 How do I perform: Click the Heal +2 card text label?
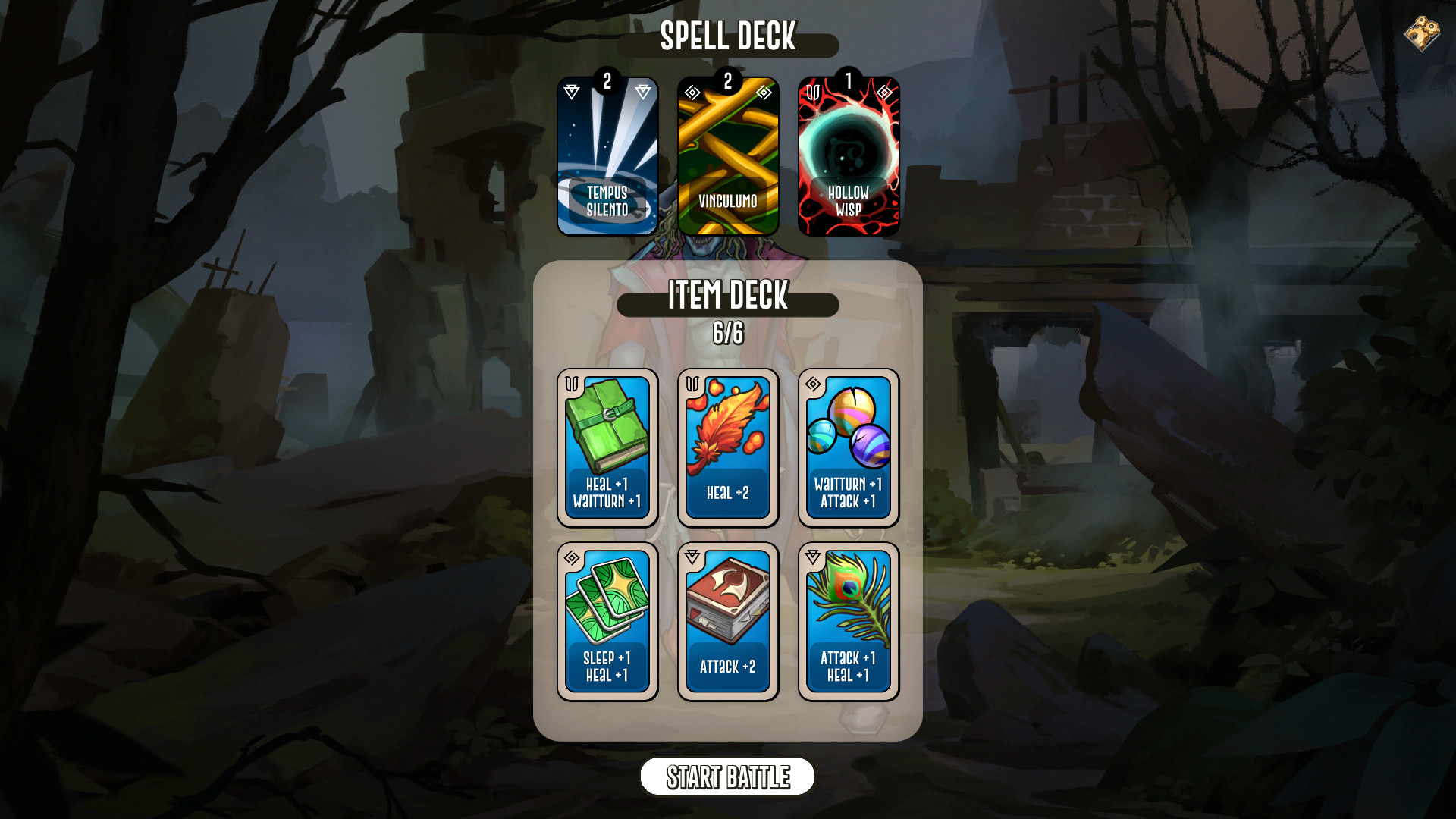click(726, 493)
